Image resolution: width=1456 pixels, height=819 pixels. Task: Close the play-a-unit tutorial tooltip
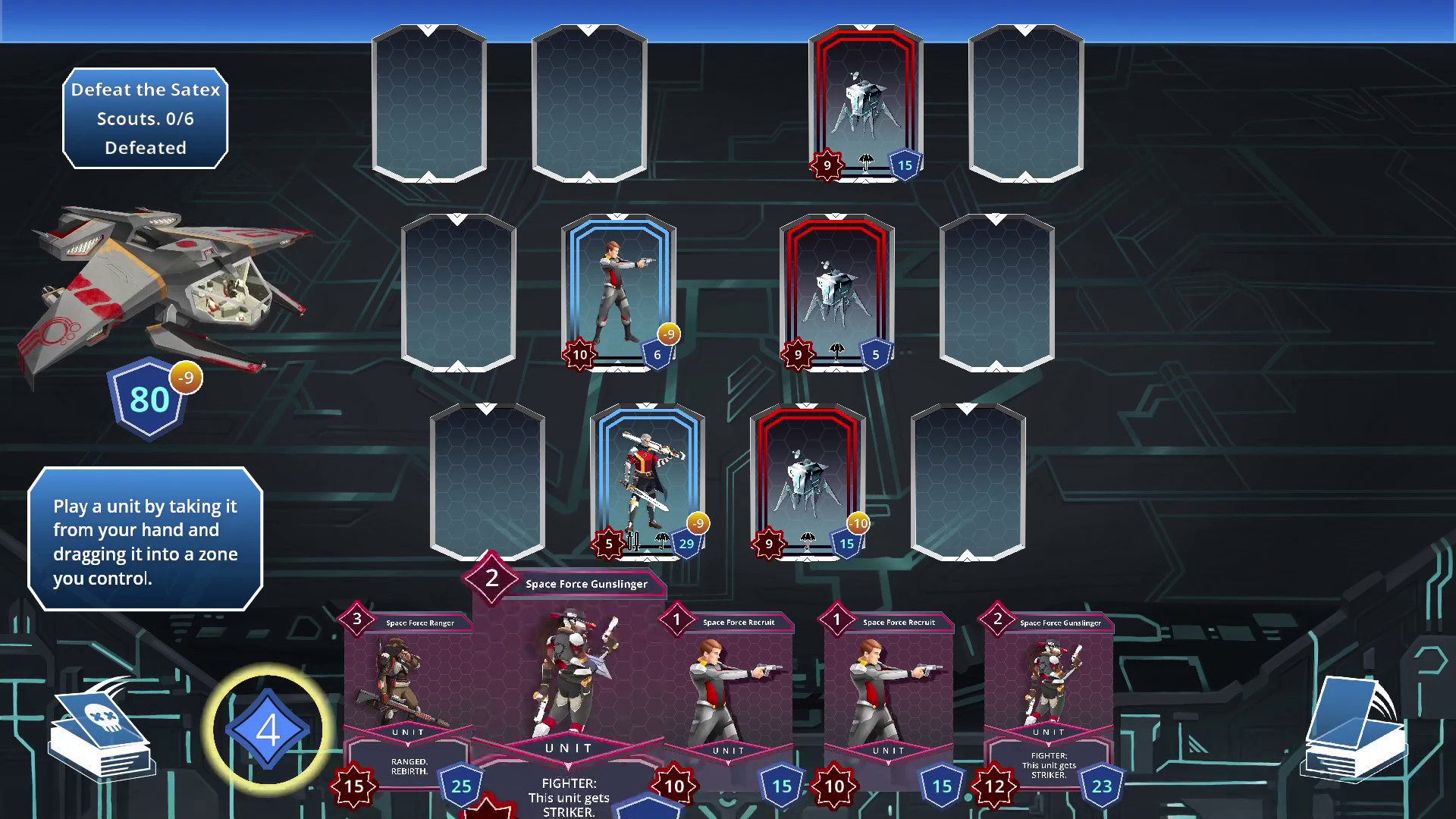pos(144,540)
